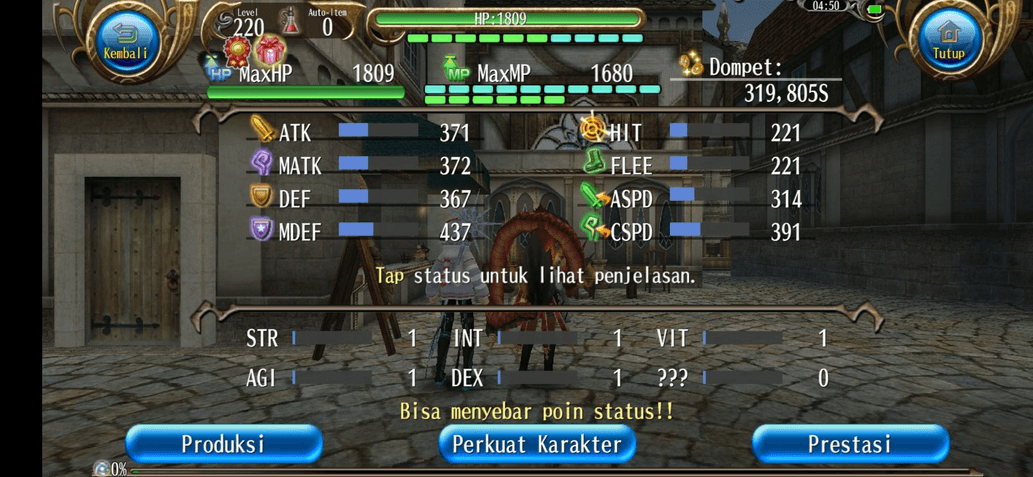
Task: Tap the HIT status row
Action: (691, 132)
